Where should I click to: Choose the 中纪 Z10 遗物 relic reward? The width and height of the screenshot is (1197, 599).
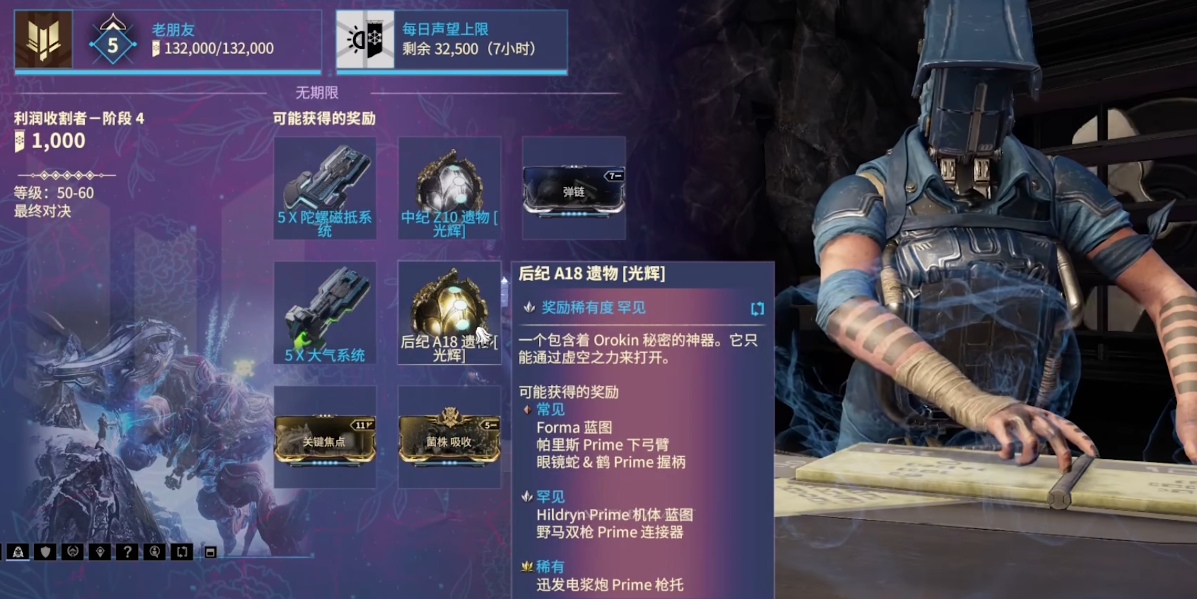point(449,187)
